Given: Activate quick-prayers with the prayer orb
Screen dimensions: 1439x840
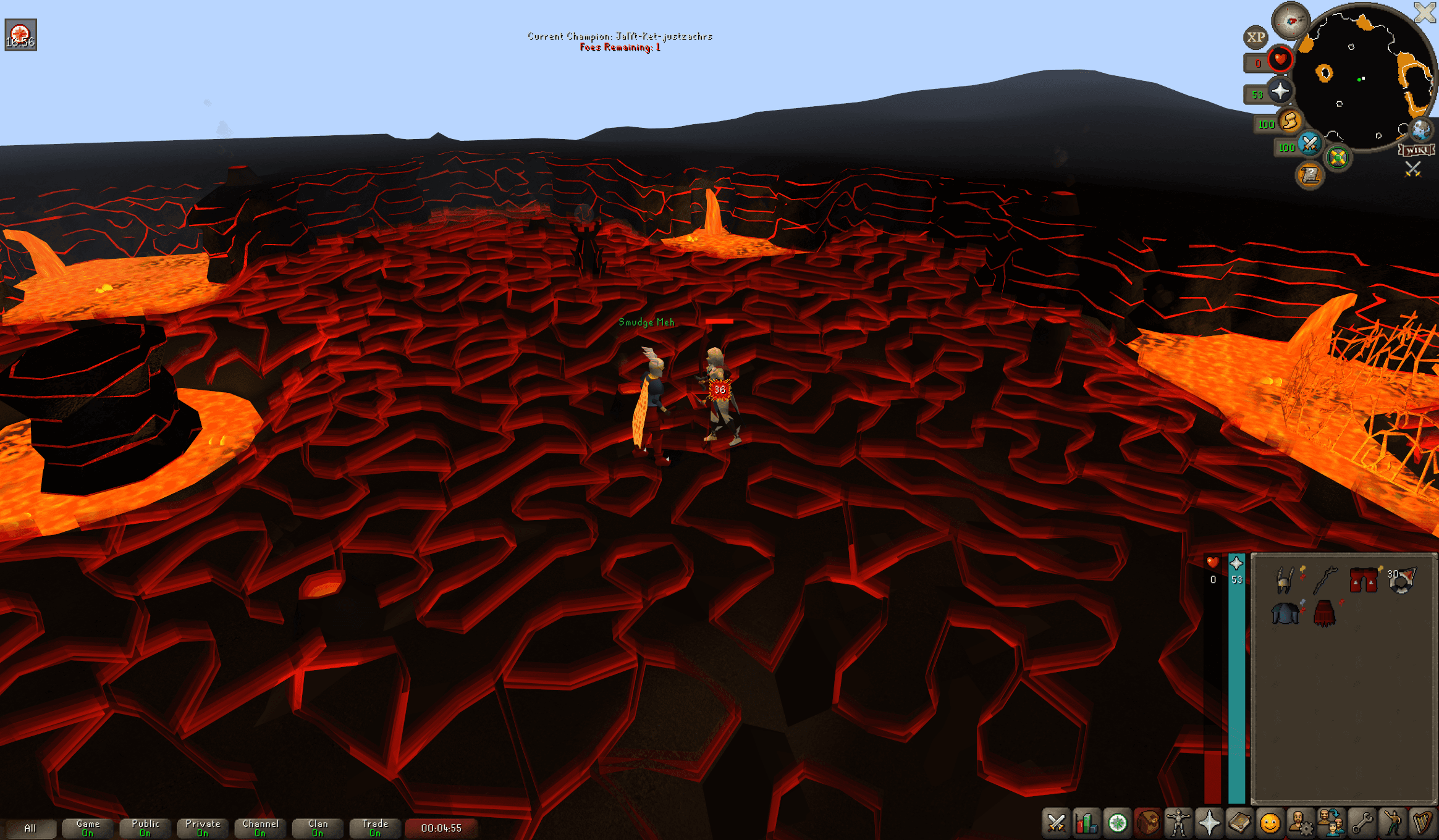Looking at the screenshot, I should (x=1280, y=92).
